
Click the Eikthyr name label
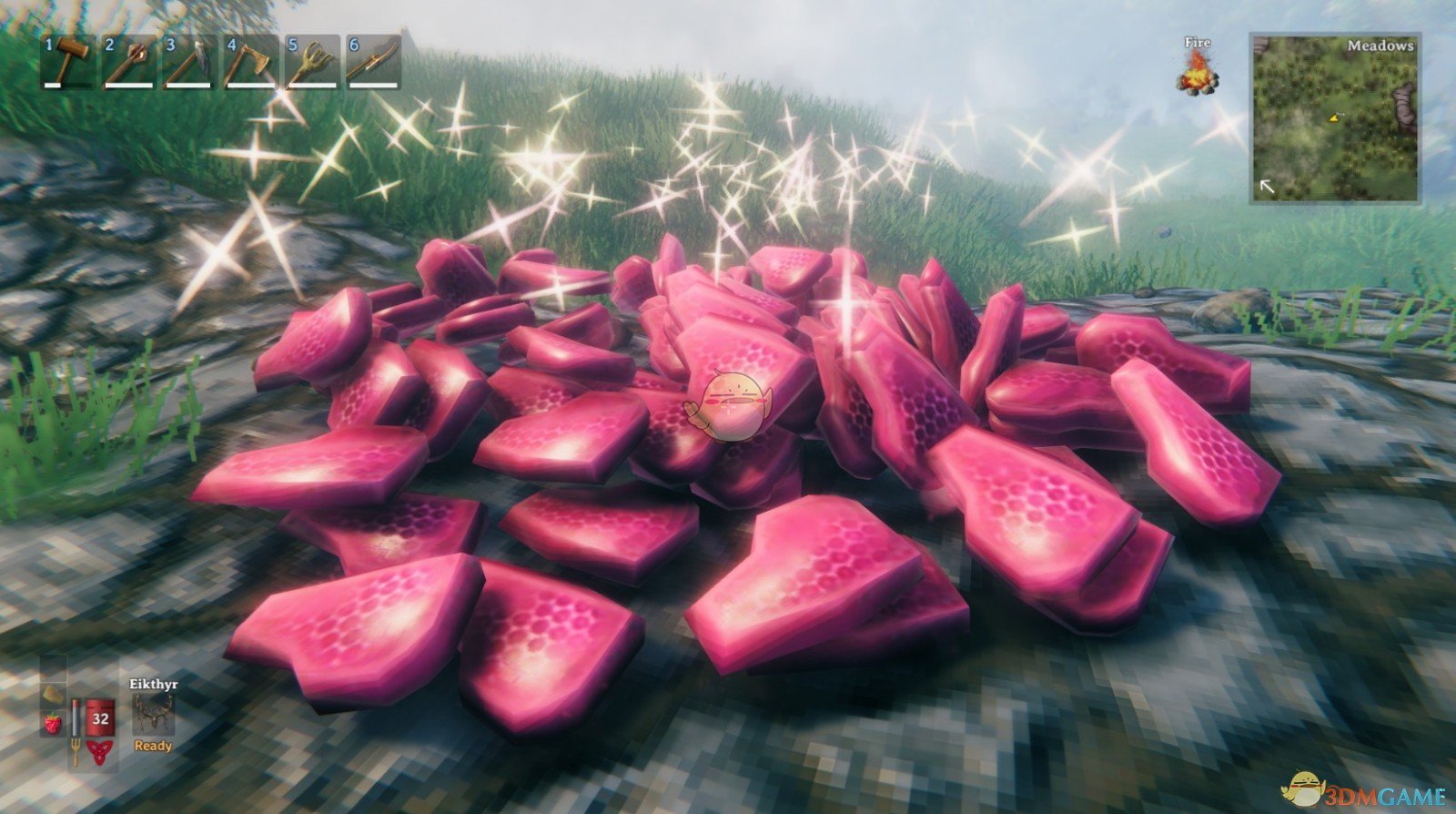click(x=154, y=683)
